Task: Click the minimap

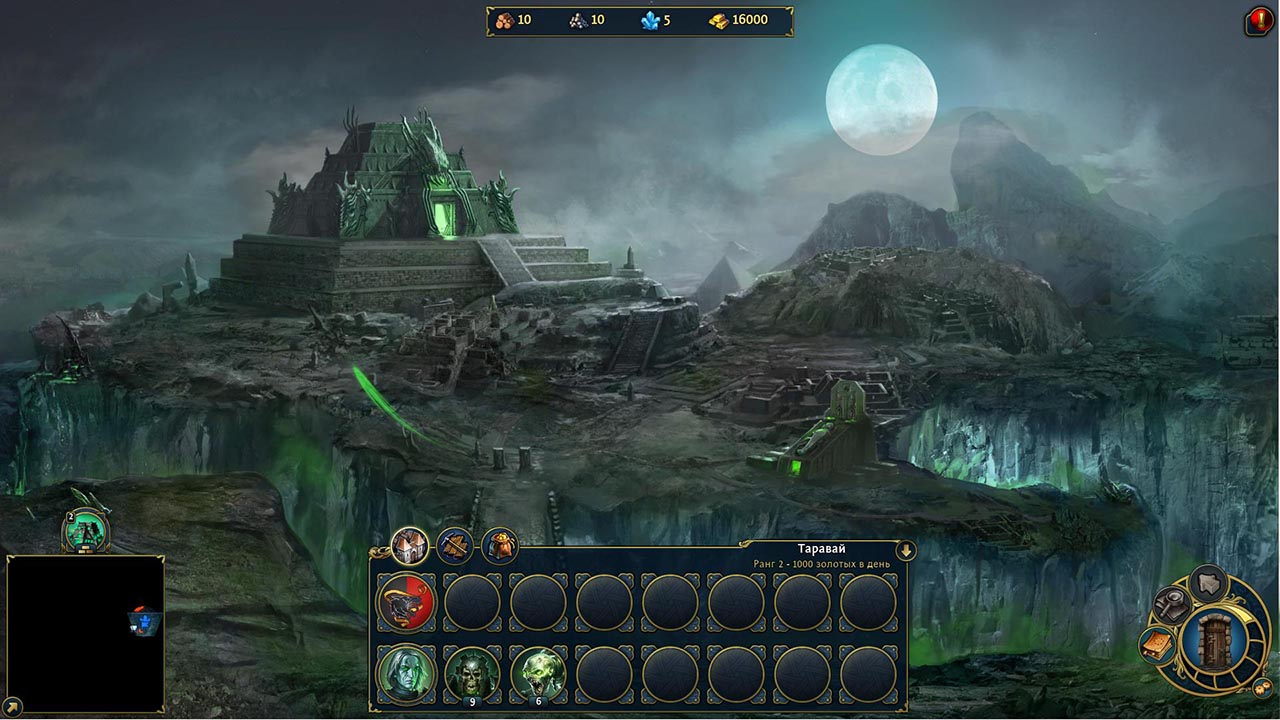Action: (85, 634)
